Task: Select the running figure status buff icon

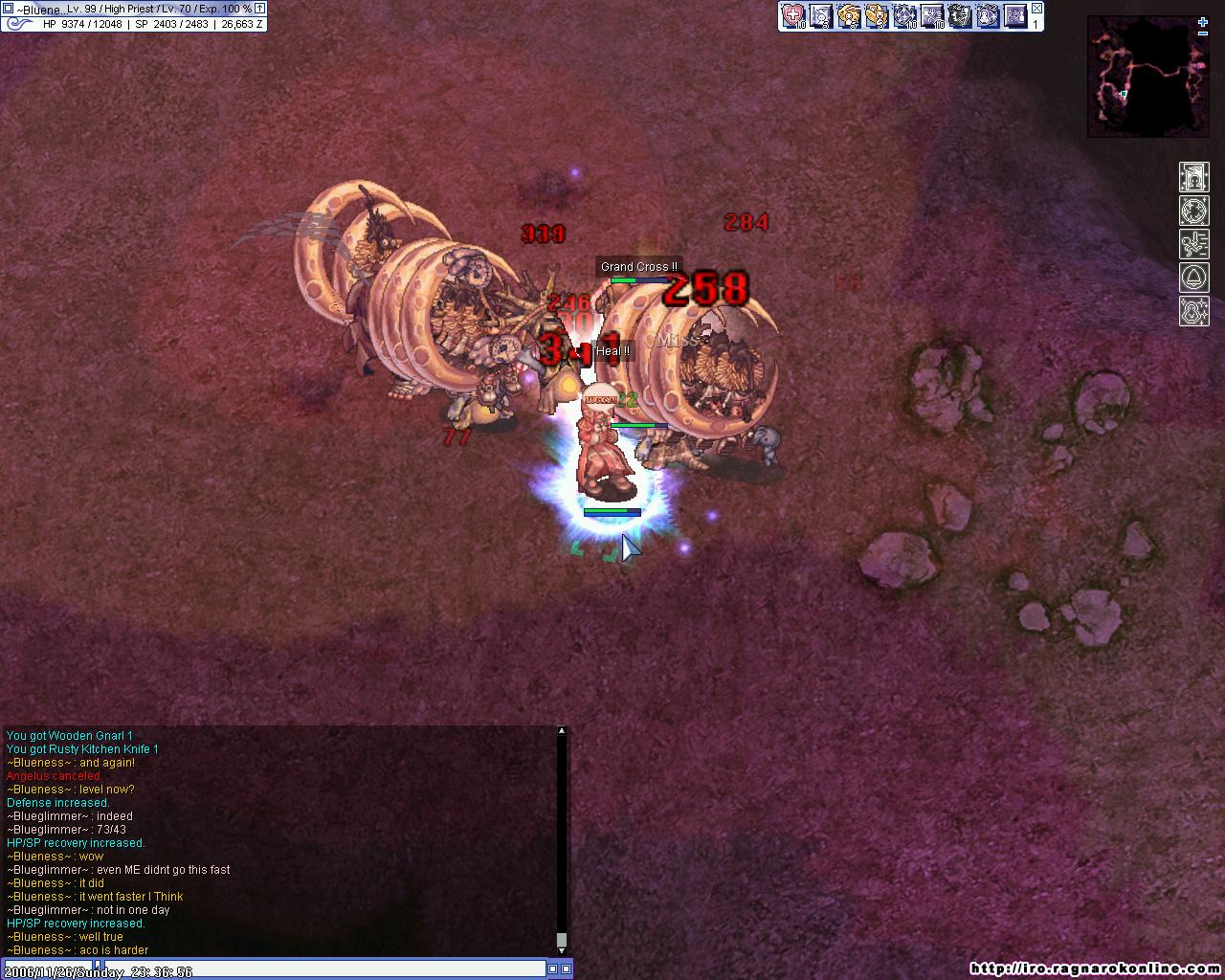Action: (1193, 244)
